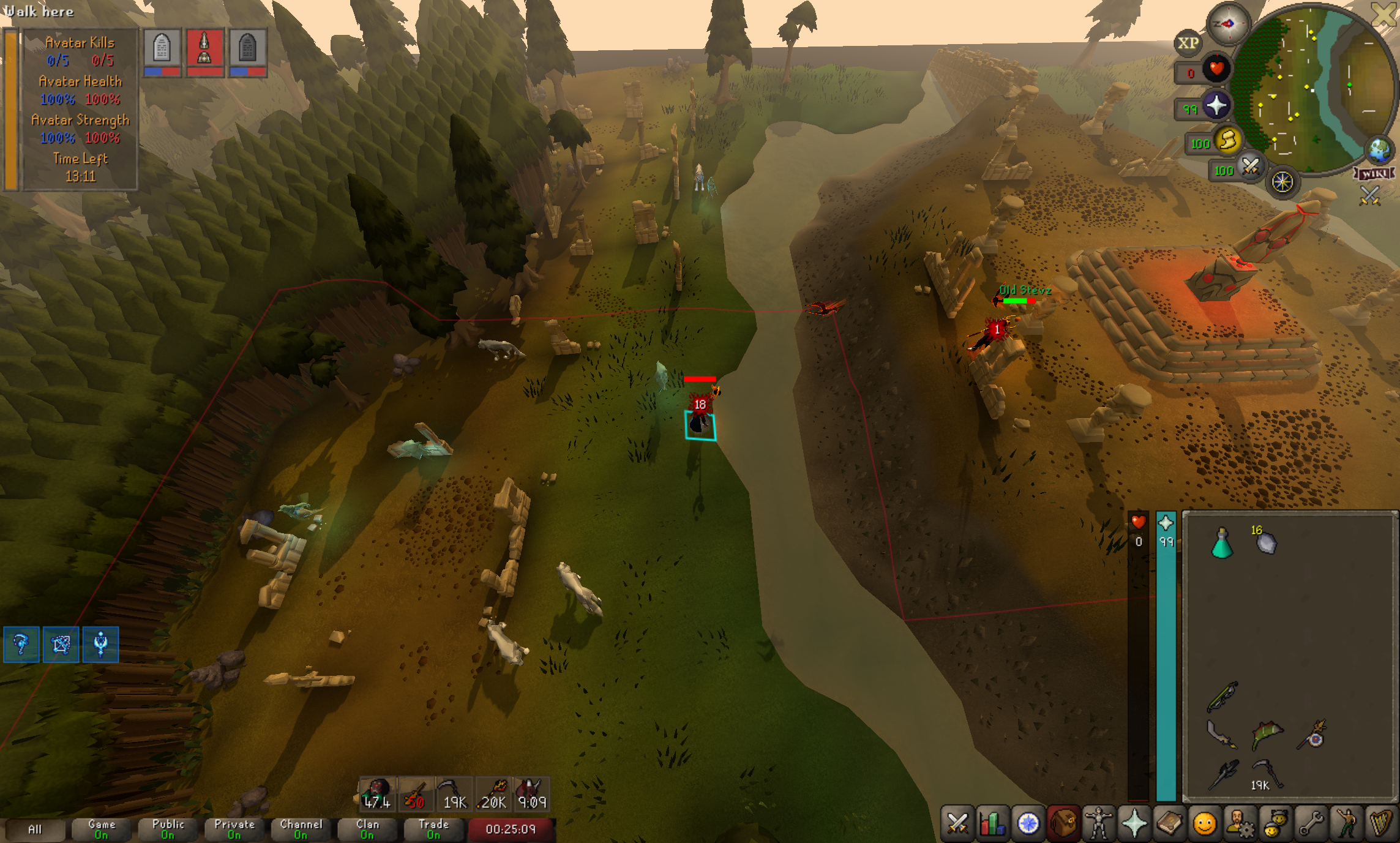Toggle the XP drops orb
The width and height of the screenshot is (1400, 843).
[1188, 43]
